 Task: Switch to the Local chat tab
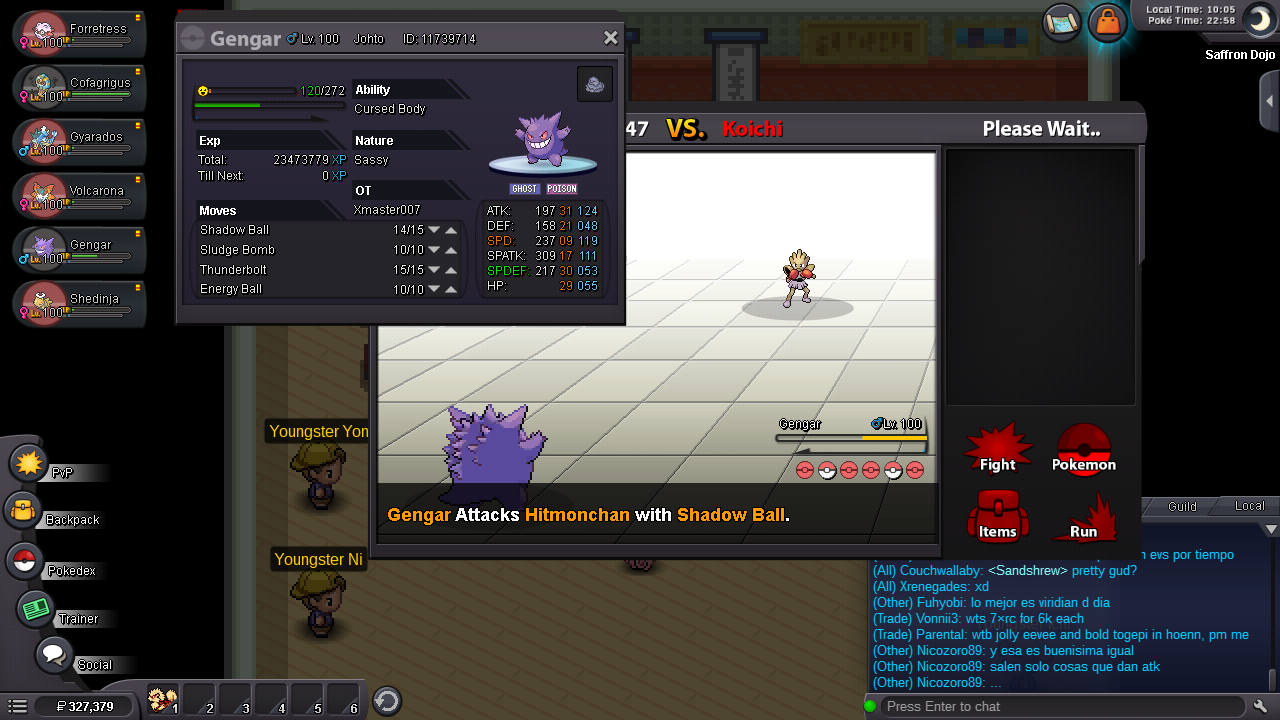pyautogui.click(x=1249, y=506)
